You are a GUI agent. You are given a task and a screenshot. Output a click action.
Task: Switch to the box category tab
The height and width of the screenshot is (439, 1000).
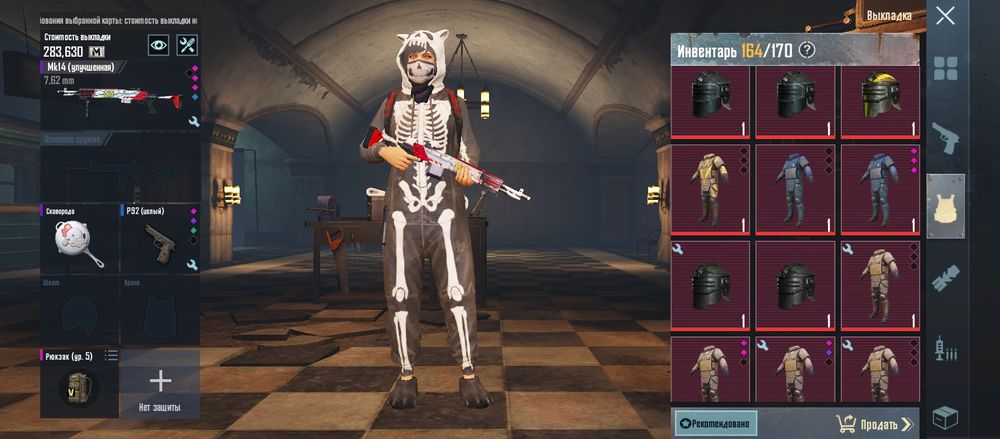pos(946,416)
